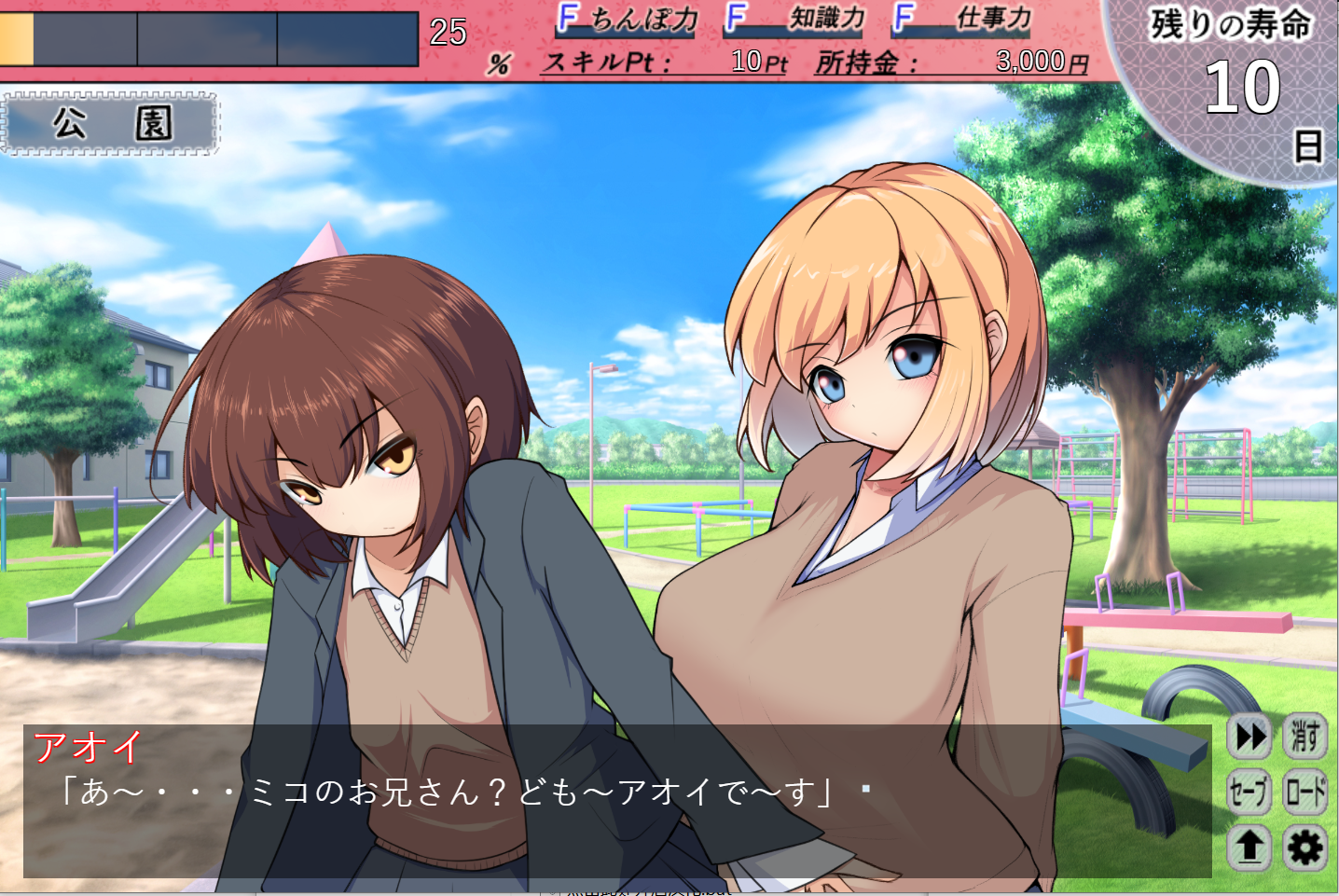Click the 25 percentage readout
1339x896 pixels.
pos(447,34)
